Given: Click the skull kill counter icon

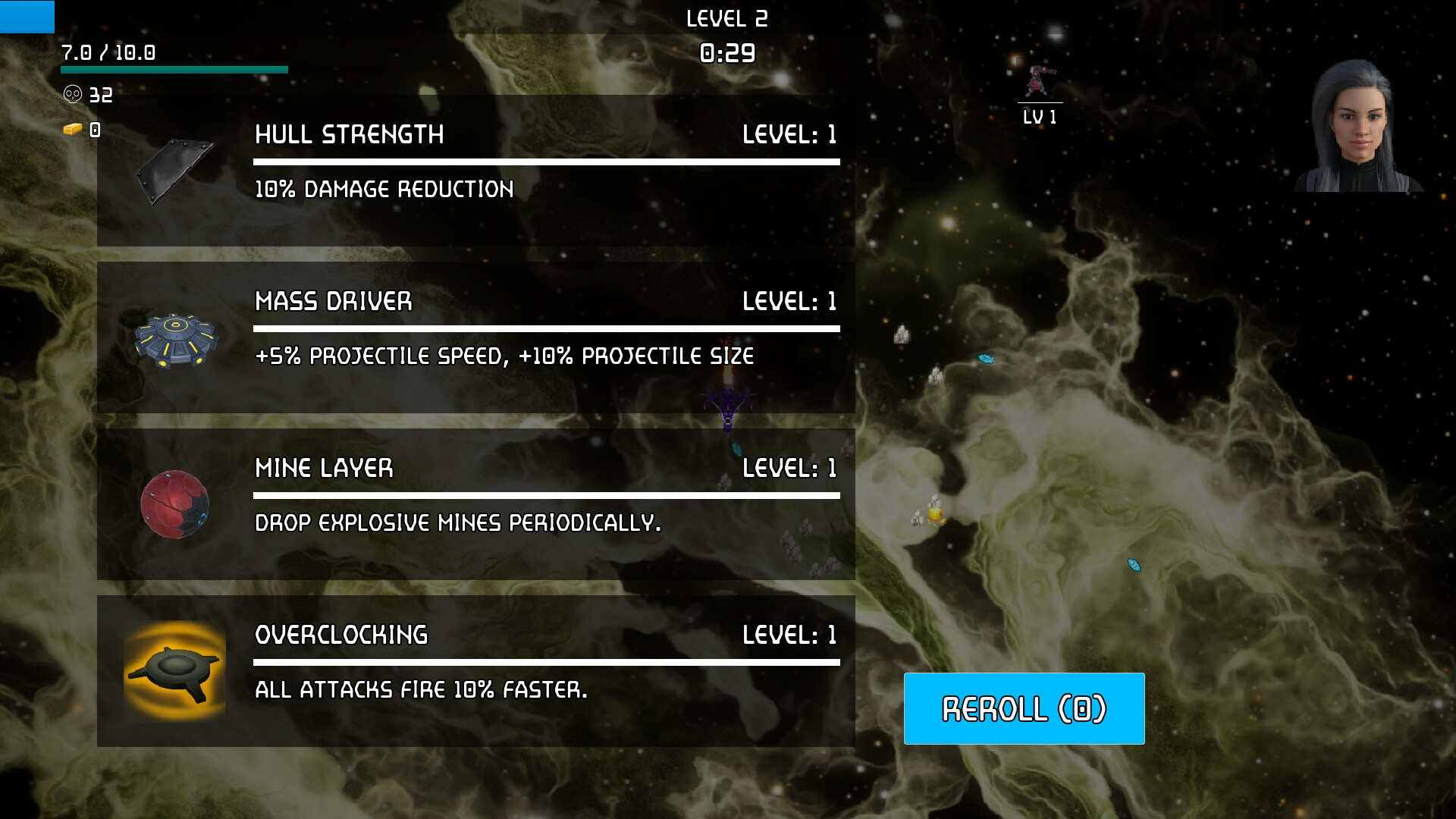Looking at the screenshot, I should point(72,95).
